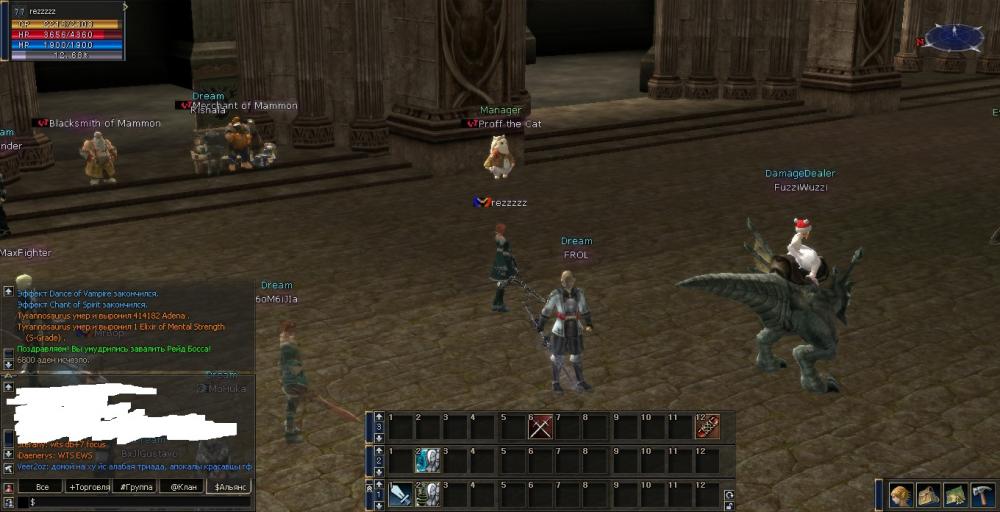
Task: Select the #Группа party chat tab
Action: (135, 487)
